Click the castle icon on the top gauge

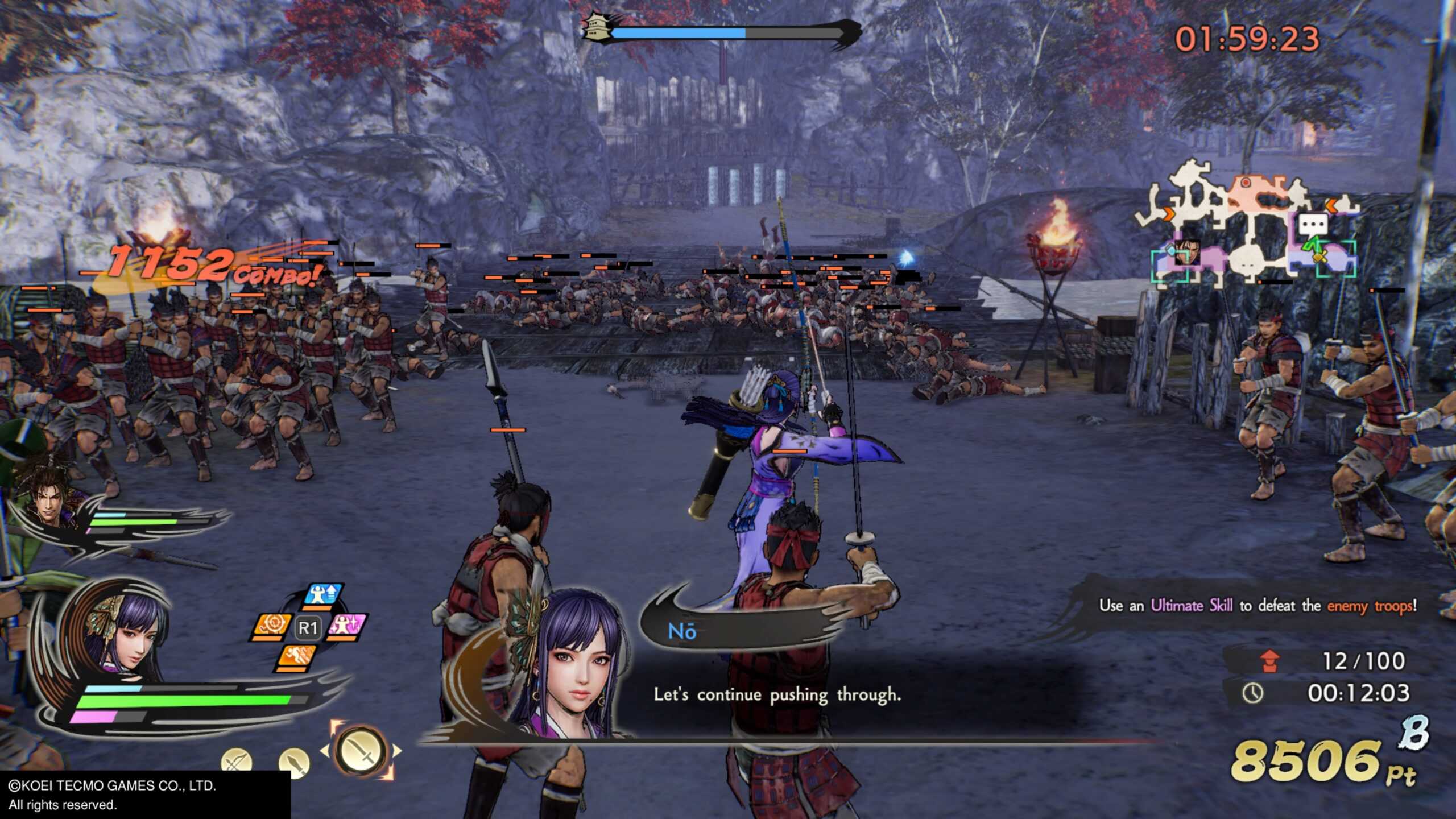click(595, 26)
